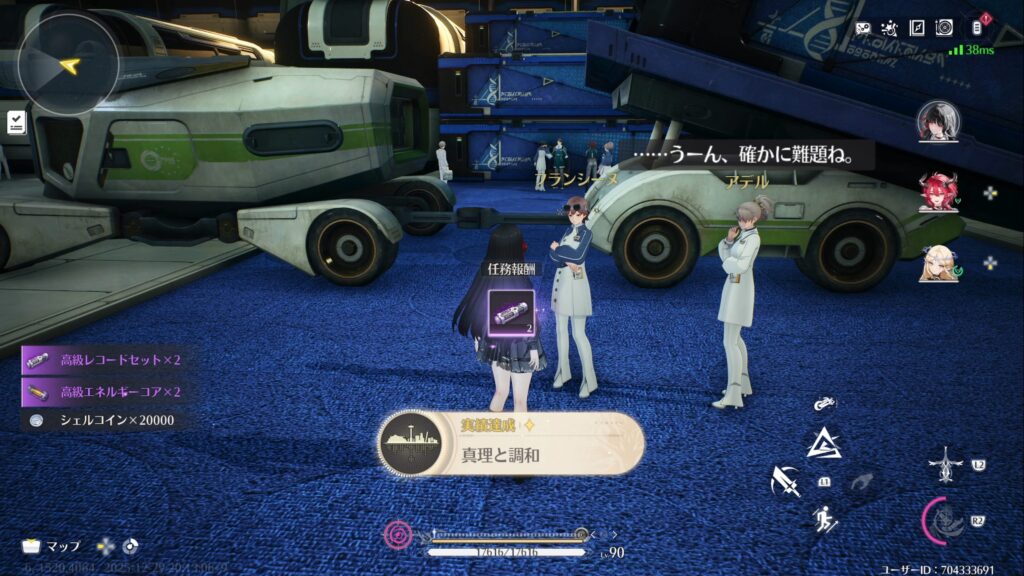The image size is (1024, 576).
Task: Select the mission reward item slot
Action: pos(512,311)
